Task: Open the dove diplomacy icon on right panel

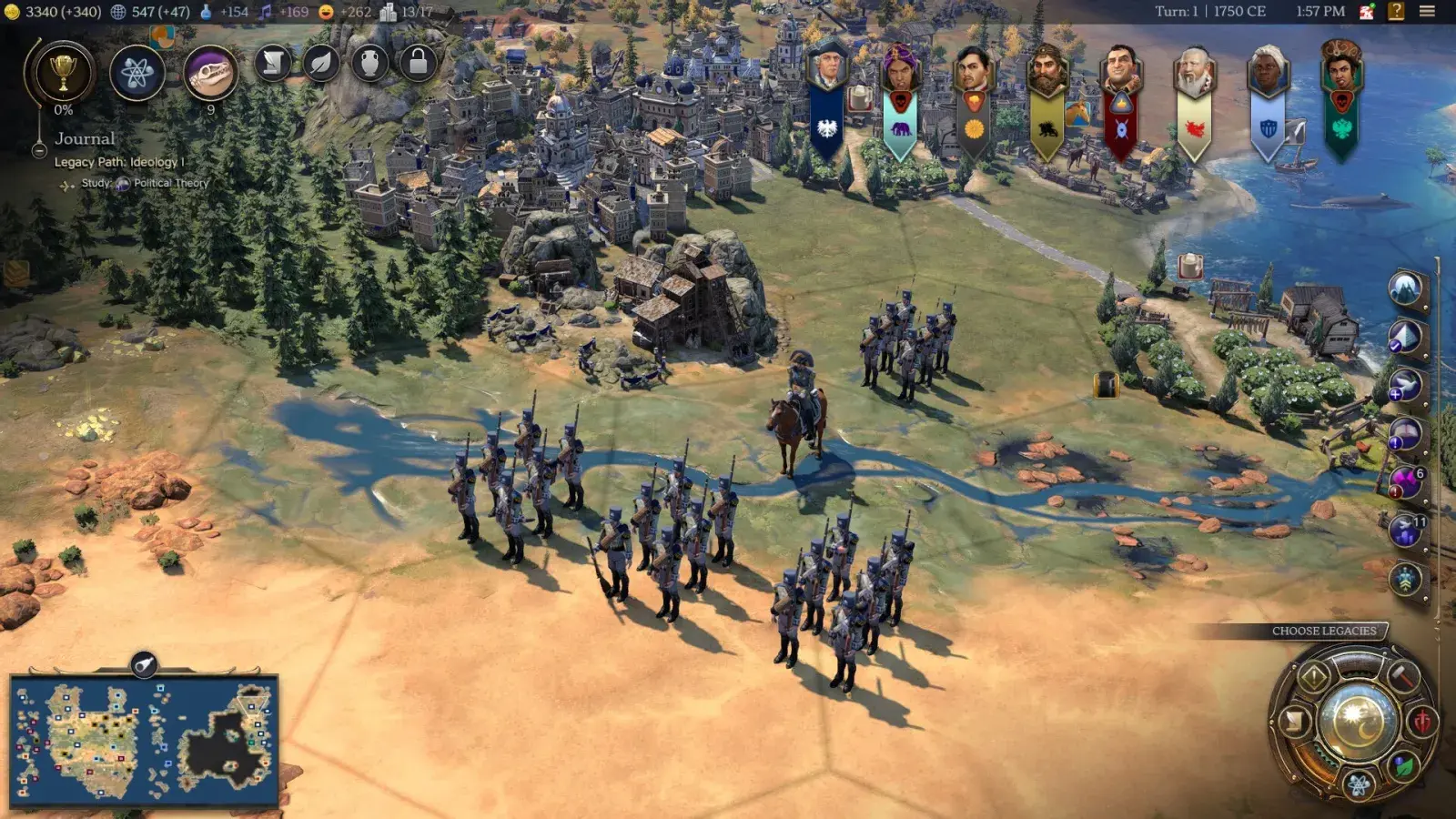Action: click(x=1404, y=382)
